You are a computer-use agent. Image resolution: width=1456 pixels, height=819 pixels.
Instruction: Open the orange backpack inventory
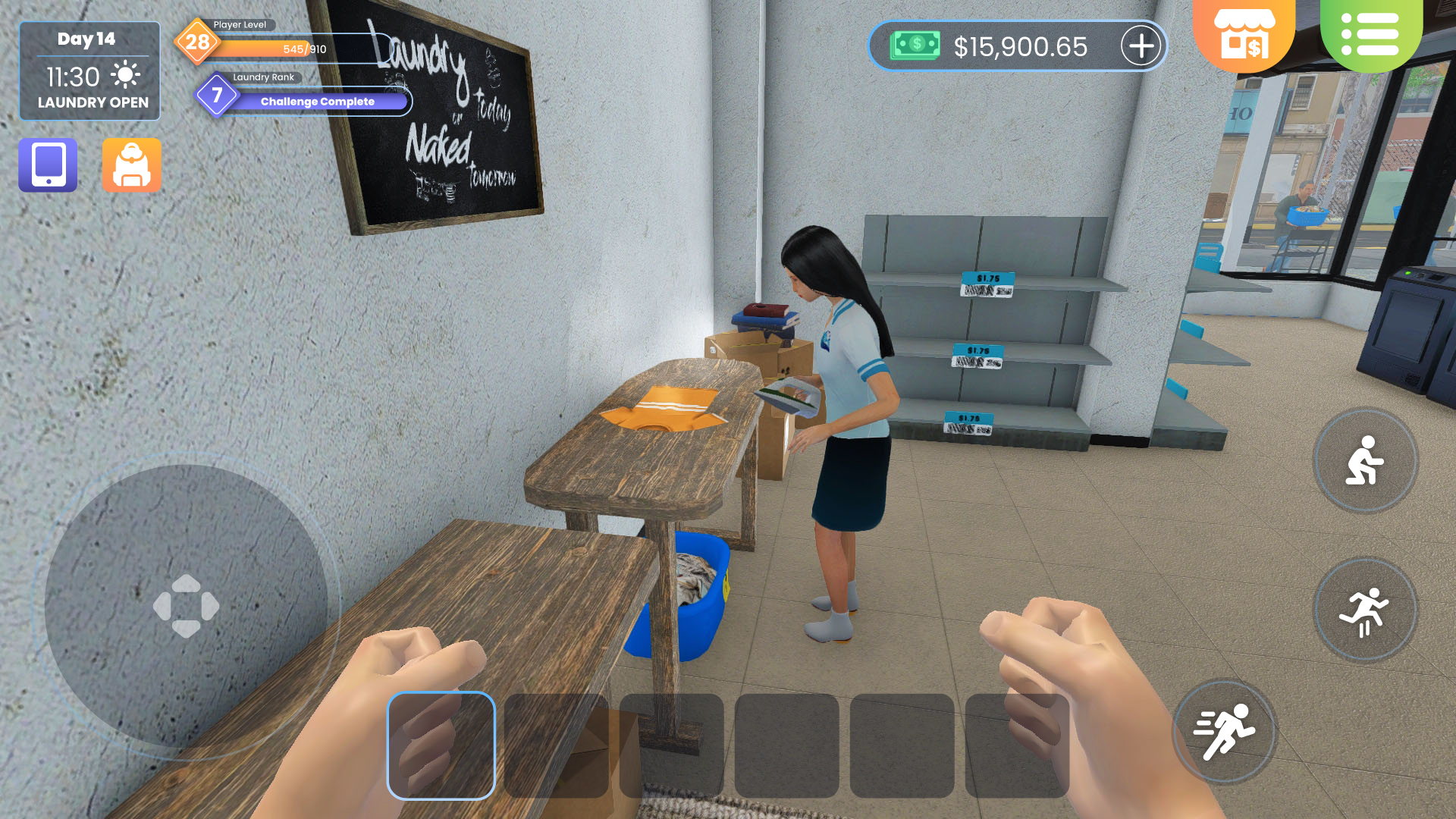point(131,165)
